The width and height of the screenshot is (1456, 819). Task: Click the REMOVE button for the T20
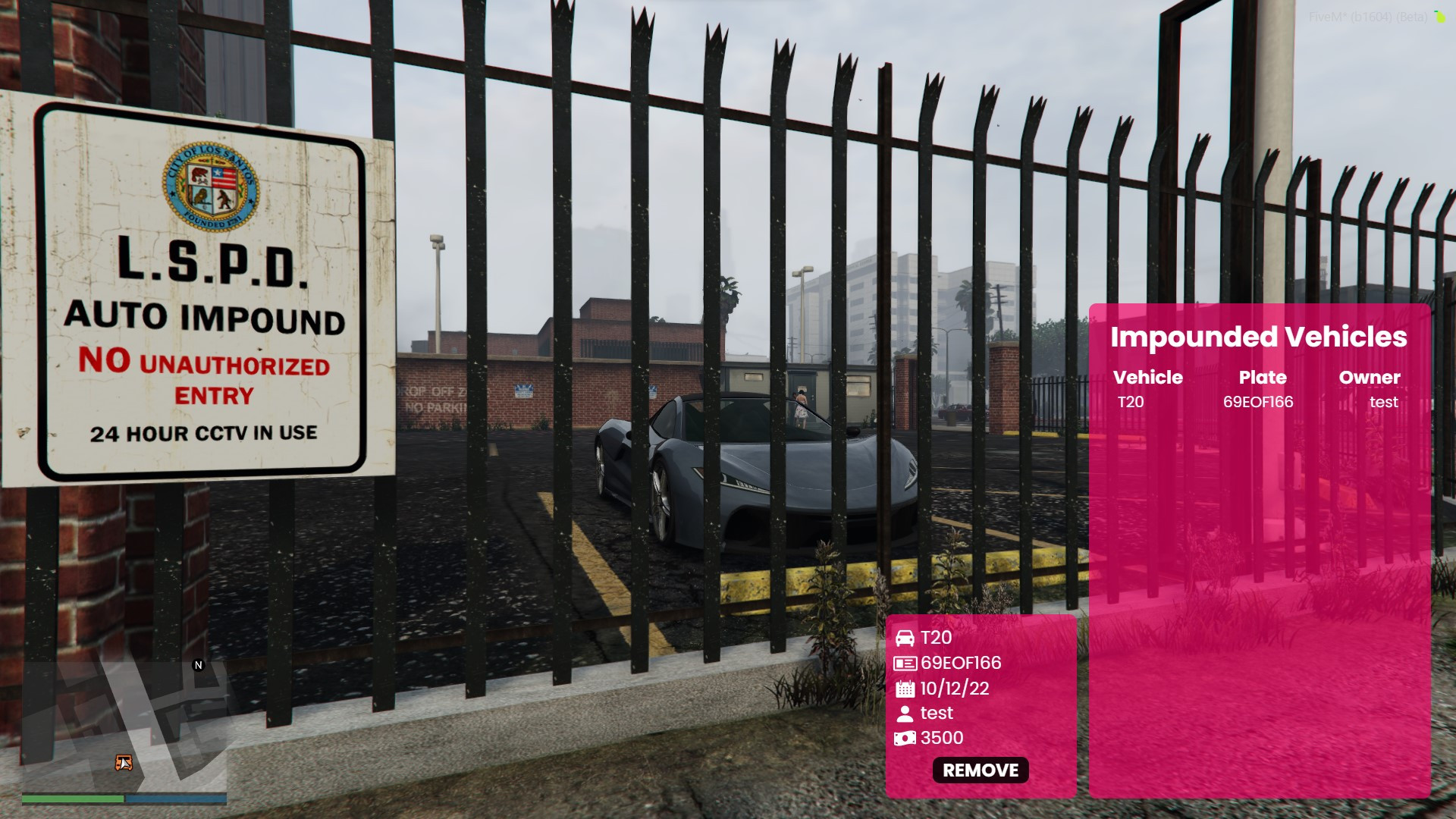(981, 770)
